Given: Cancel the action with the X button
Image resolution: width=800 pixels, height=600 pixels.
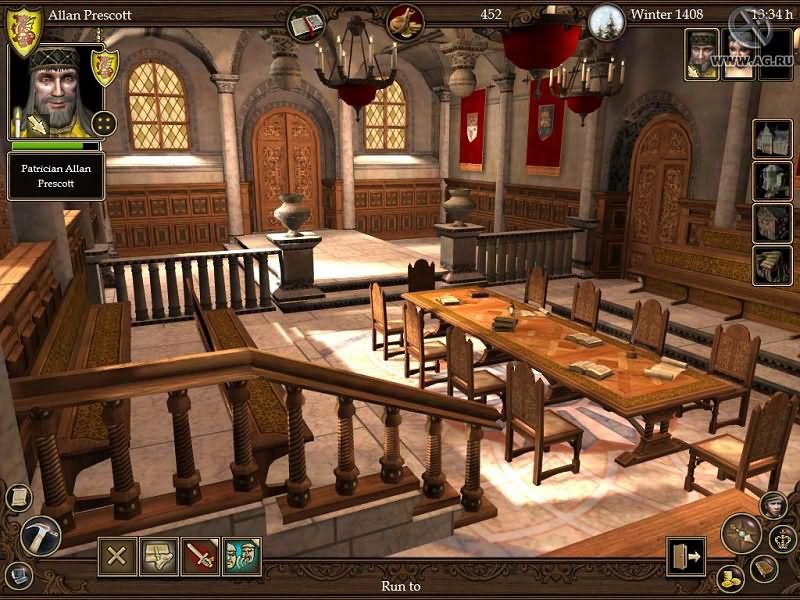Looking at the screenshot, I should pyautogui.click(x=117, y=556).
